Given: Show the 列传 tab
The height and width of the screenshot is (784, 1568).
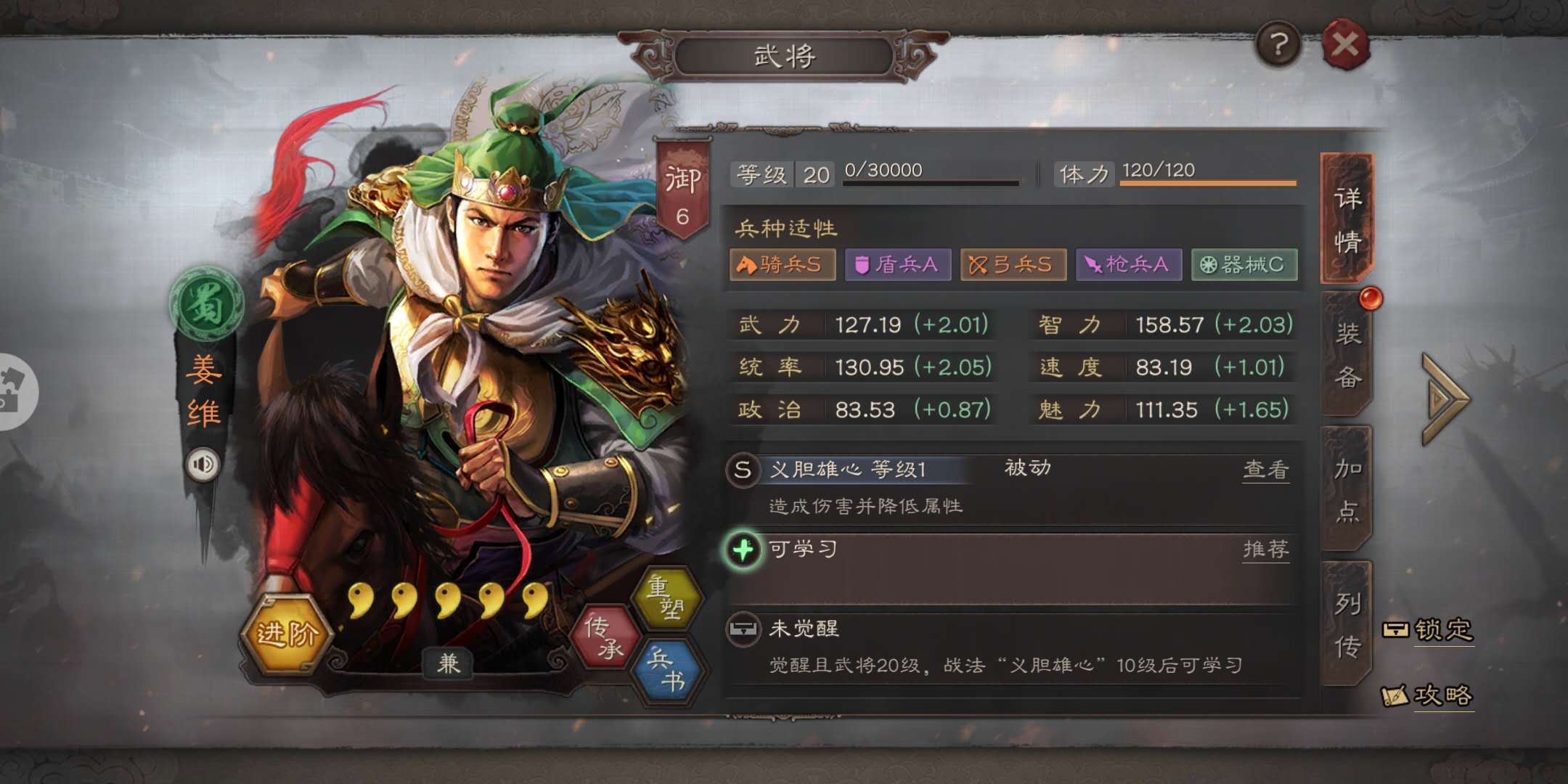Looking at the screenshot, I should pyautogui.click(x=1347, y=624).
